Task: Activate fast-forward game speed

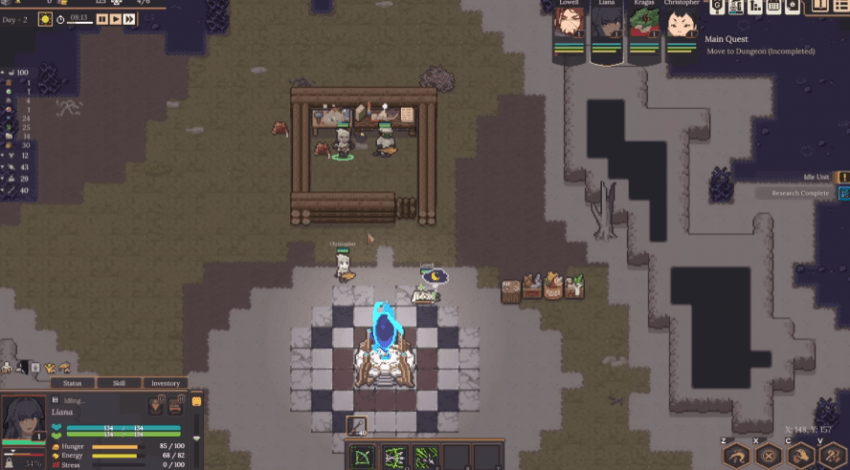Action: 129,18
